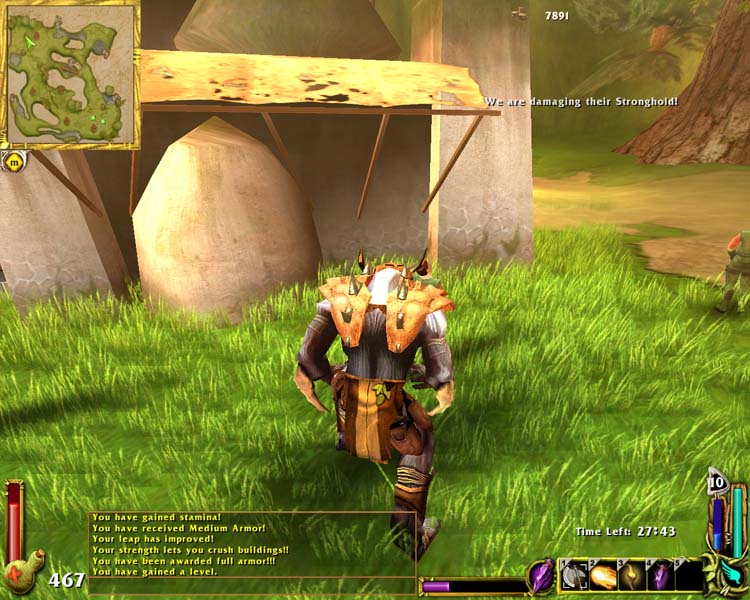The height and width of the screenshot is (600, 750).
Task: Activate the fireball ability in slot 2
Action: [604, 576]
